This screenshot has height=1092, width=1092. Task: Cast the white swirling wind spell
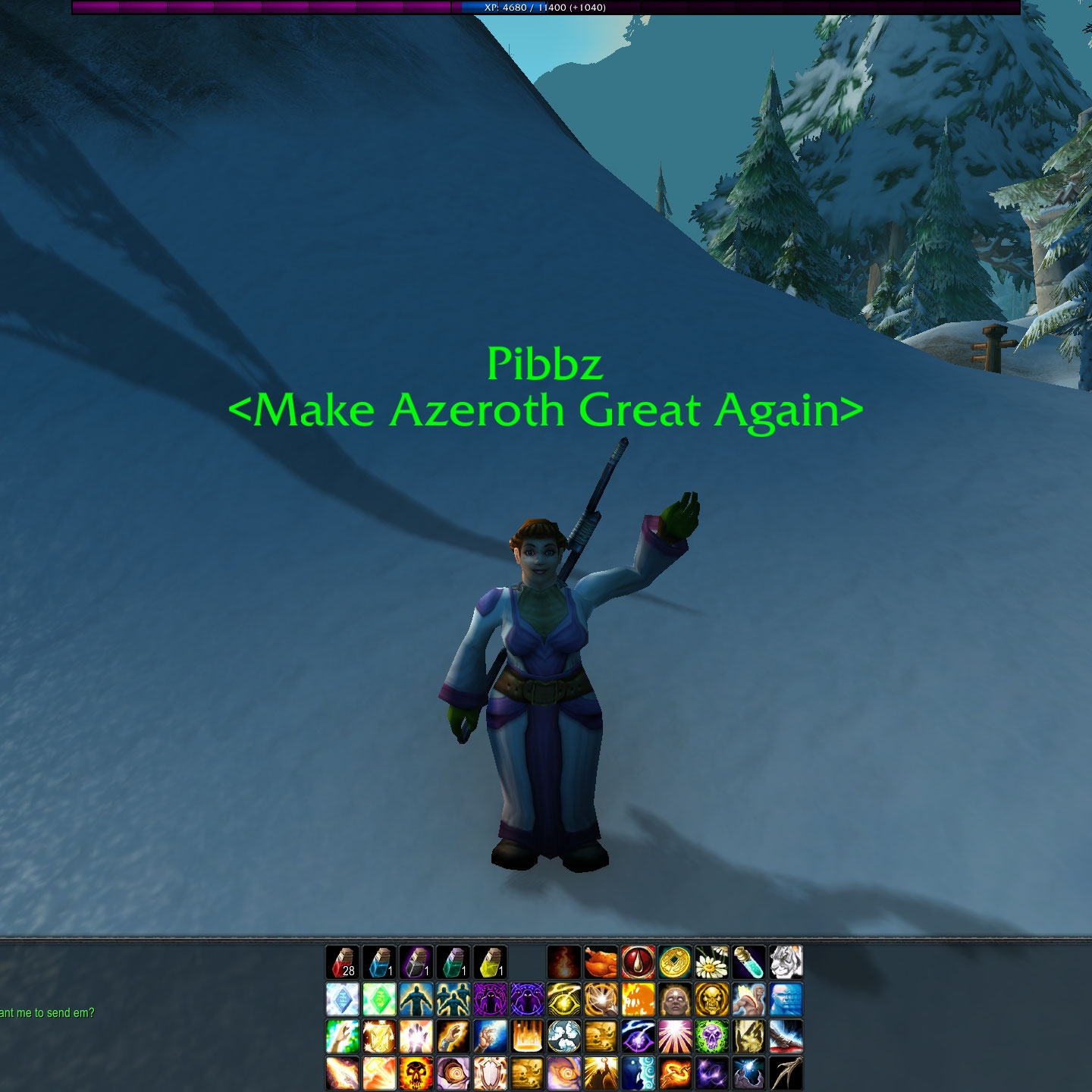(563, 1037)
